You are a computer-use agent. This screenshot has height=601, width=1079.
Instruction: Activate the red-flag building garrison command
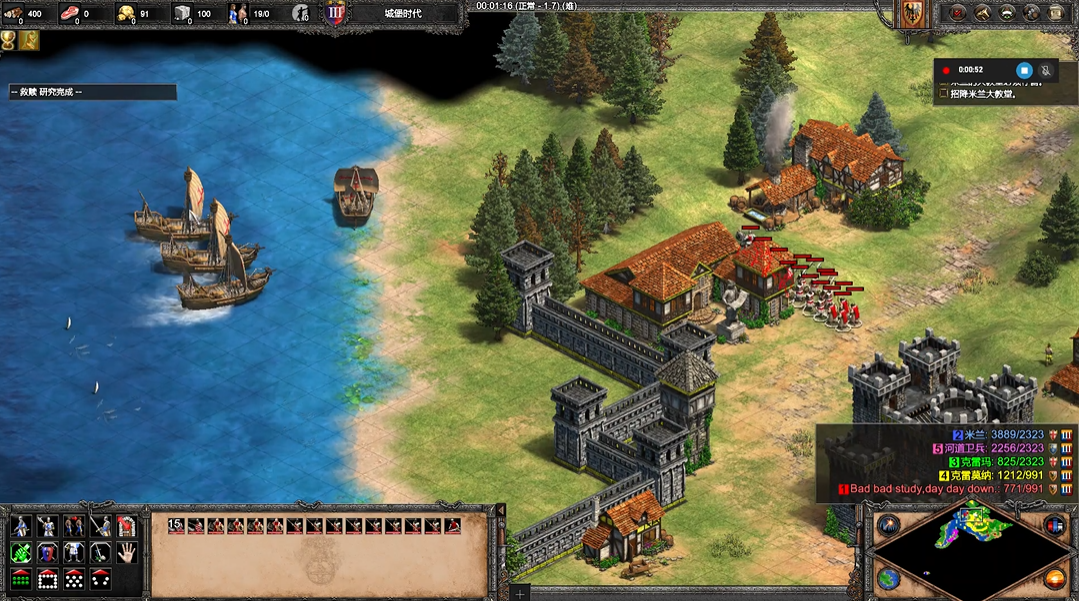(127, 525)
